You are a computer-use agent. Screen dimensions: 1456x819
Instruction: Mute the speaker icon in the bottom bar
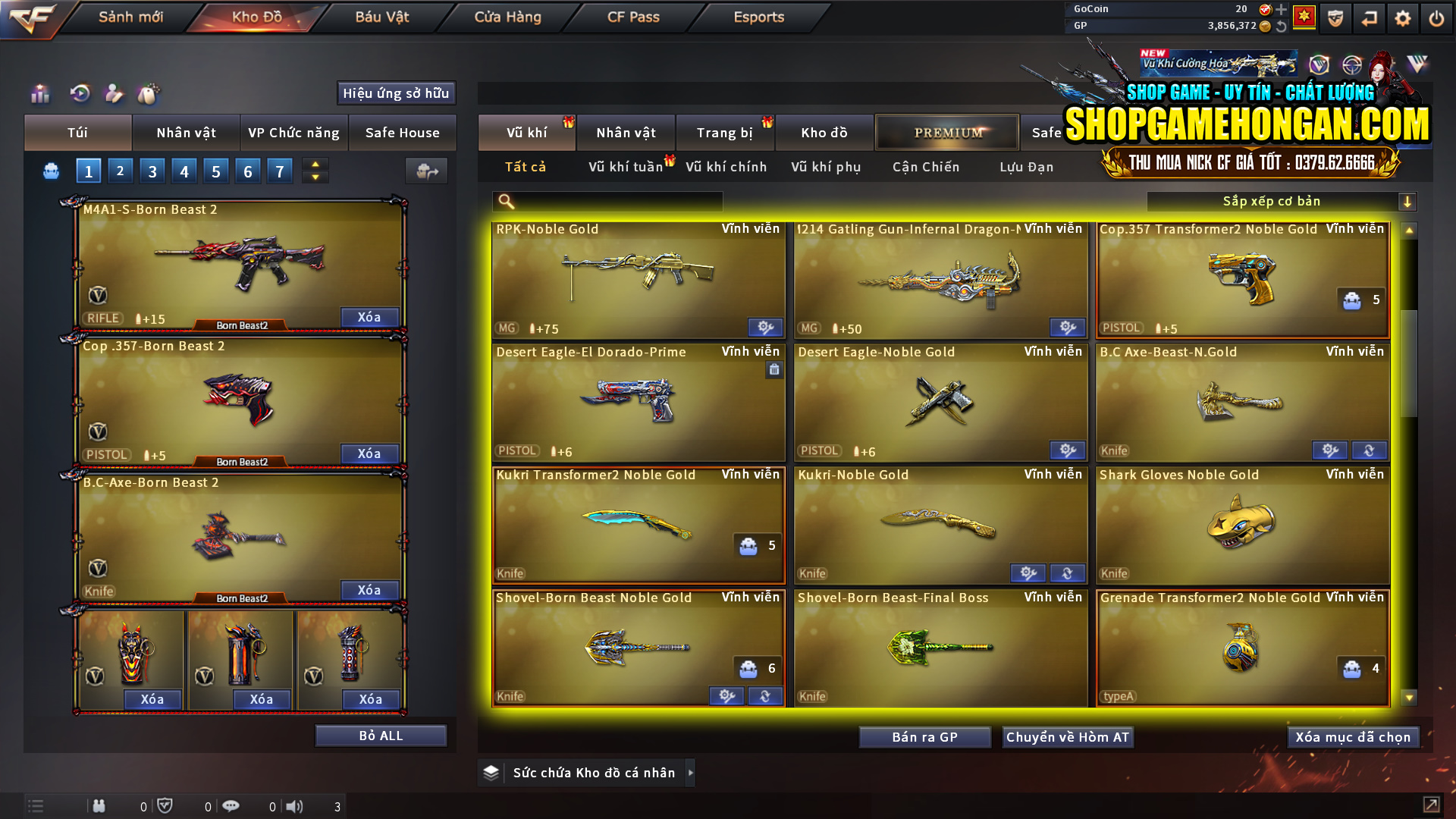click(x=296, y=805)
